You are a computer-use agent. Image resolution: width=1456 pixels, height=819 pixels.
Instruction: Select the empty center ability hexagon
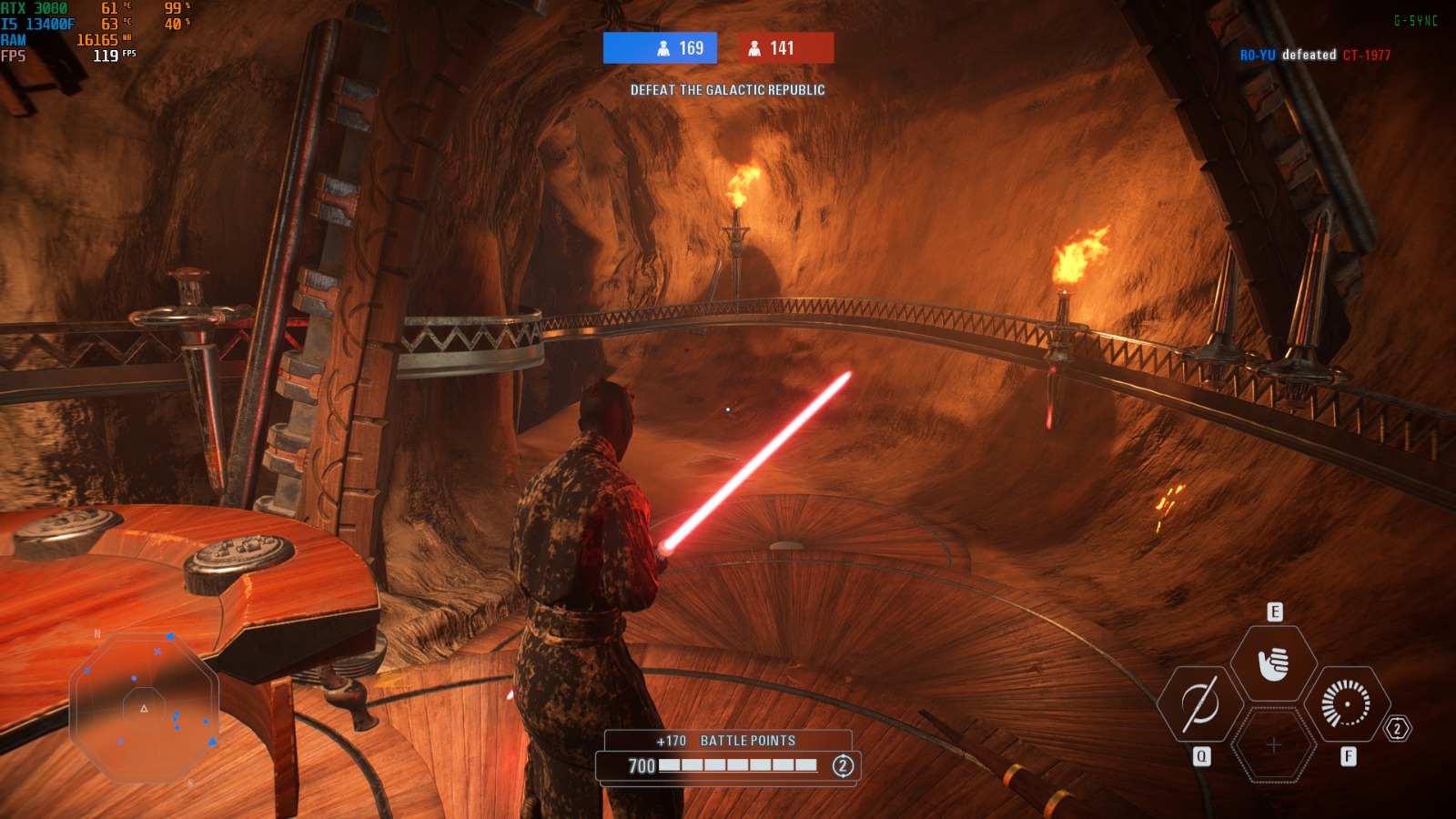click(x=1273, y=745)
